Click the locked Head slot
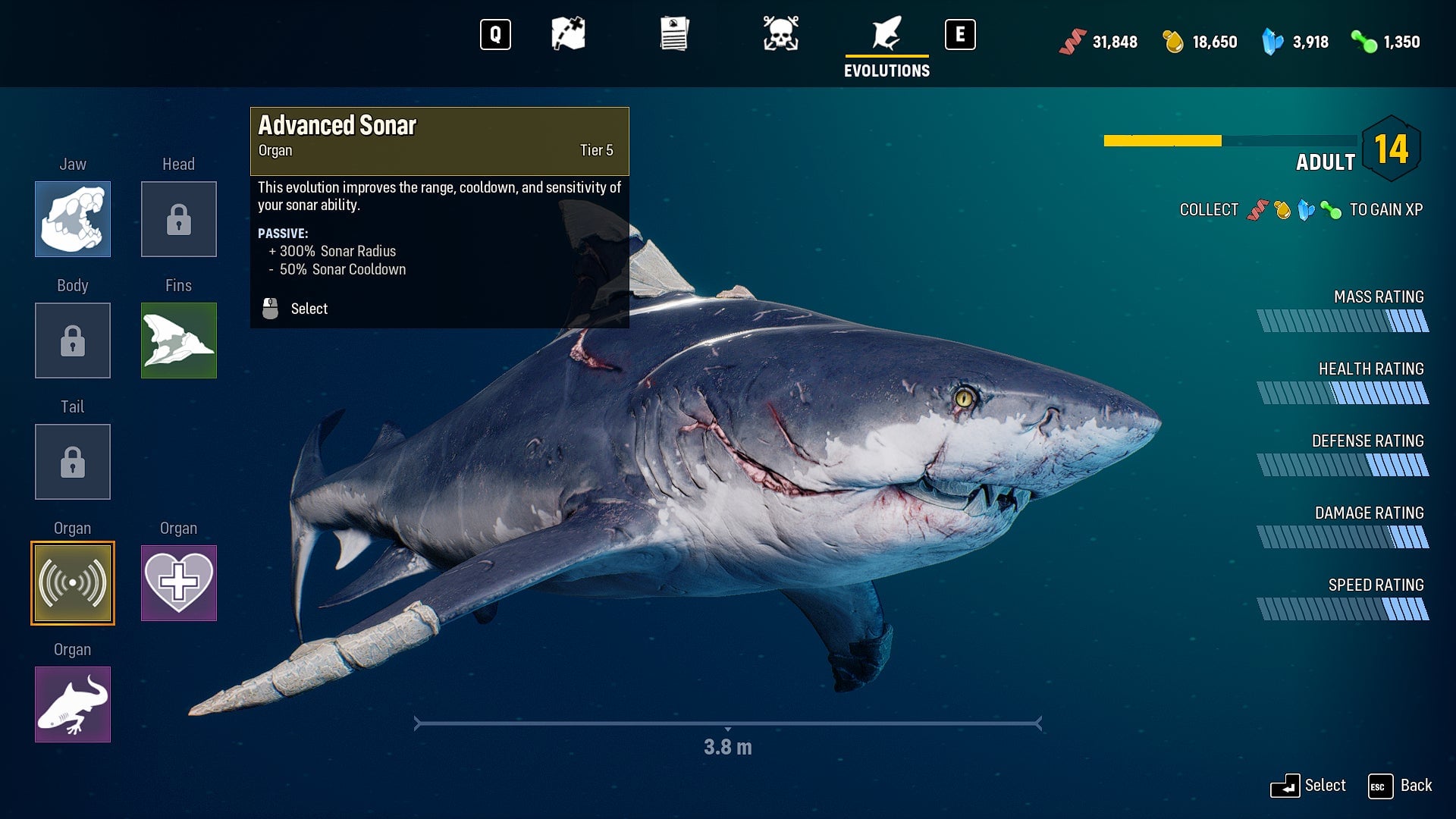Screen dimensions: 1456x819 click(178, 219)
